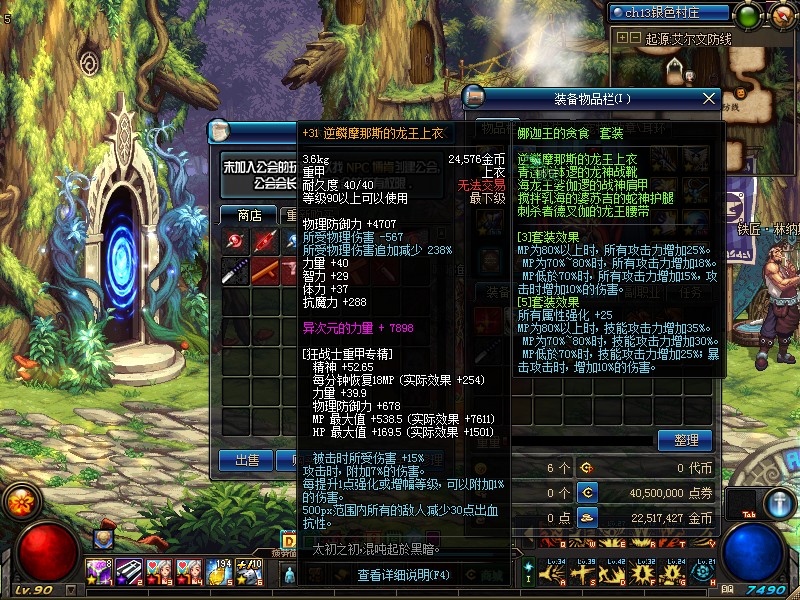Click the 点券 coupon currency icon
Image resolution: width=800 pixels, height=600 pixels.
click(587, 493)
